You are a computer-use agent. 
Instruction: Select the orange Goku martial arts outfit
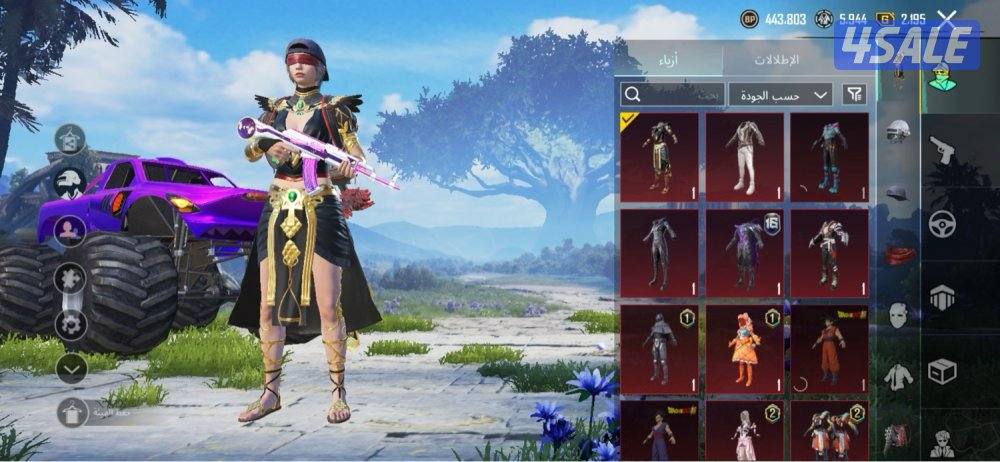coord(829,350)
